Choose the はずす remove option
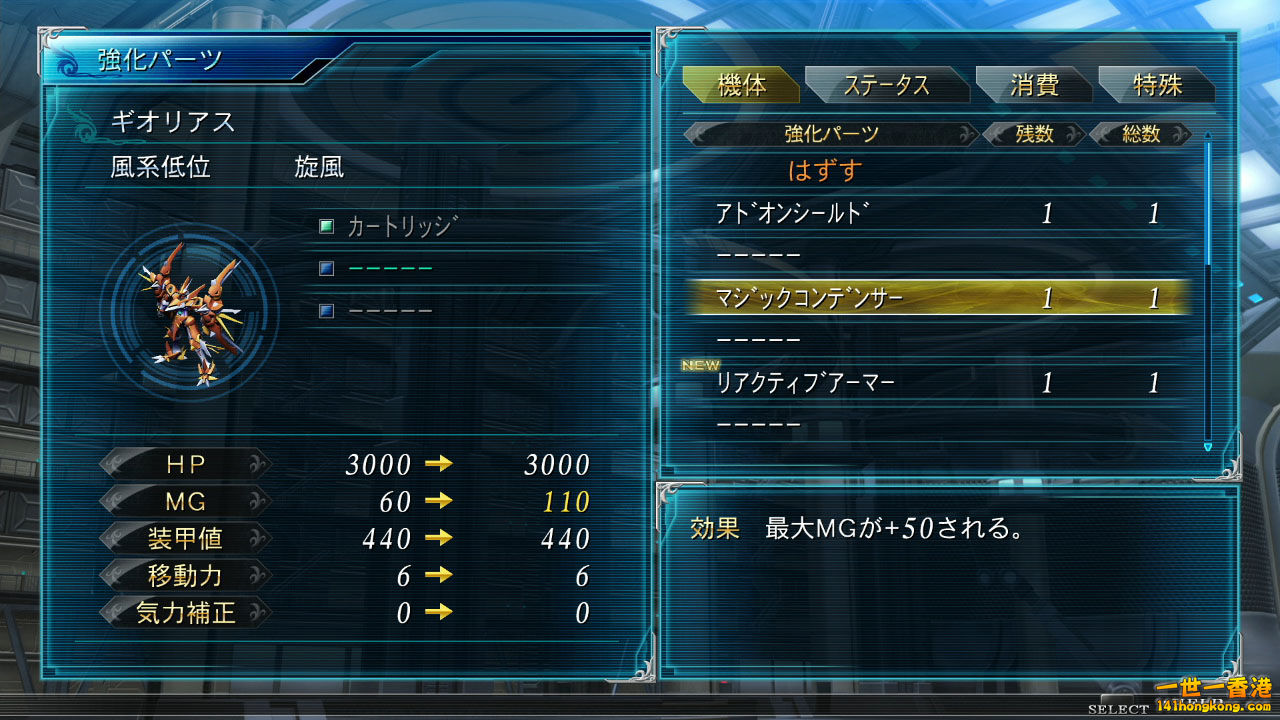The width and height of the screenshot is (1280, 720). pyautogui.click(x=825, y=171)
